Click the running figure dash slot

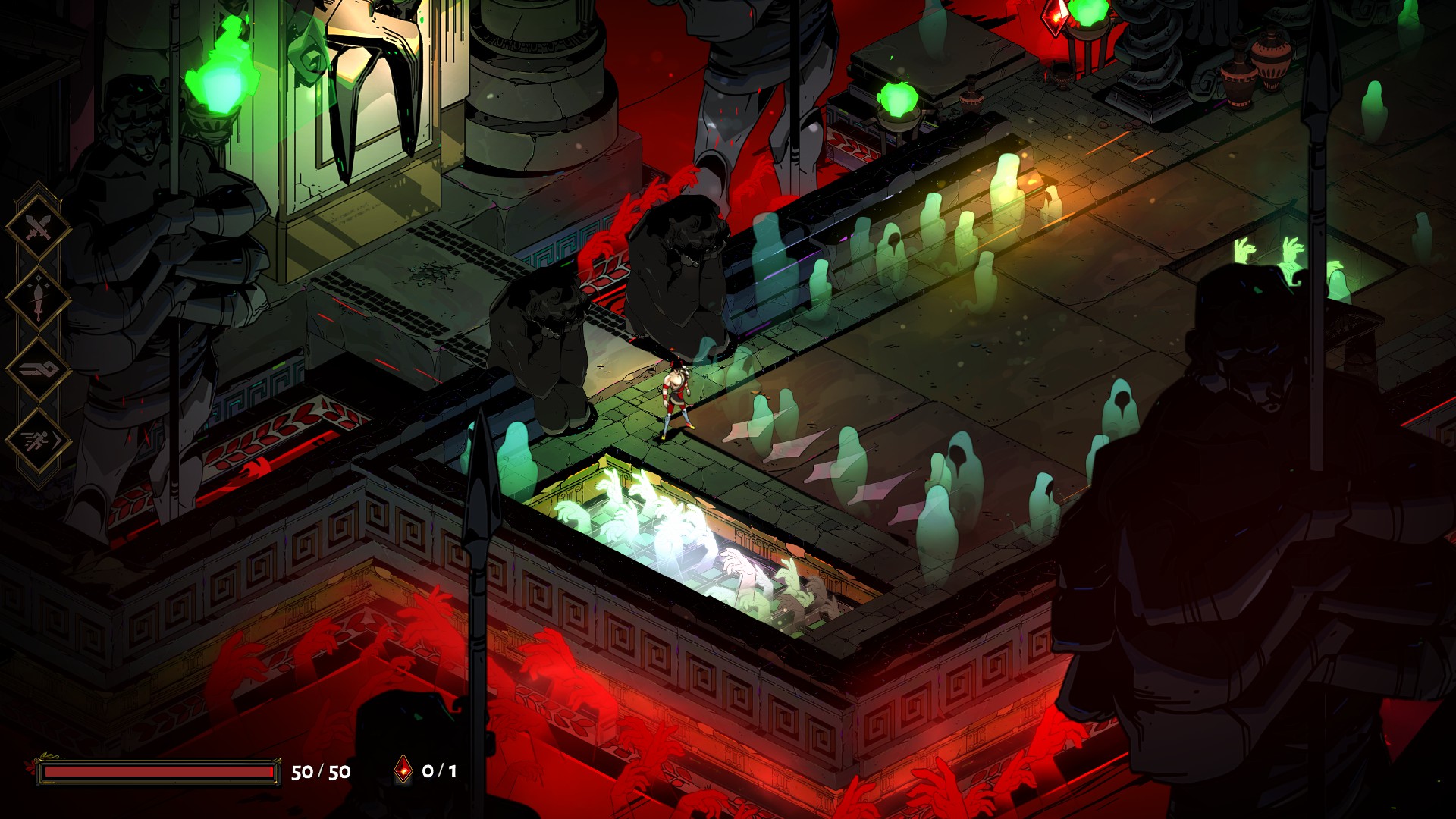coord(38,441)
